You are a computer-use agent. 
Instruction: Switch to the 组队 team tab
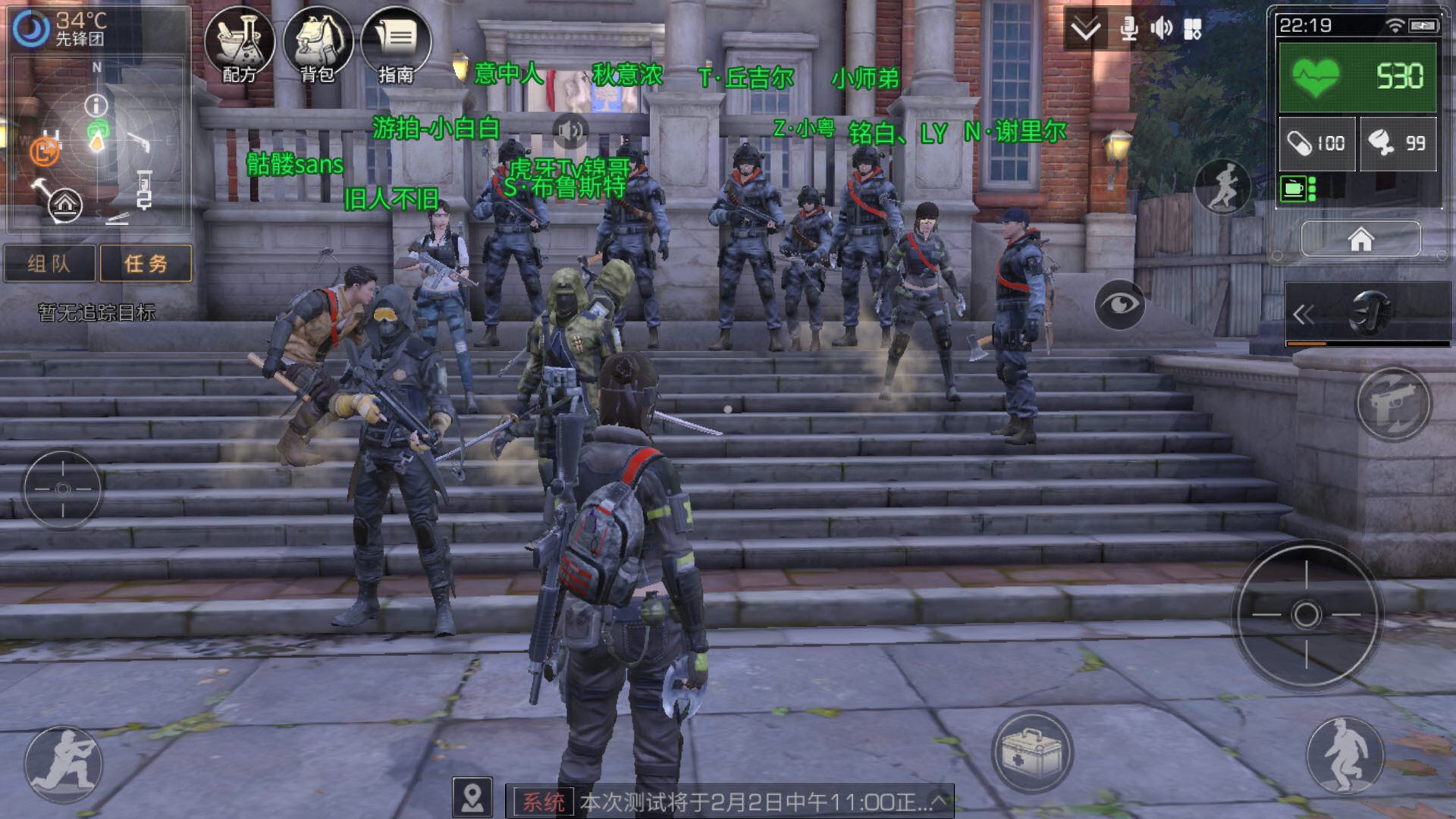click(49, 263)
